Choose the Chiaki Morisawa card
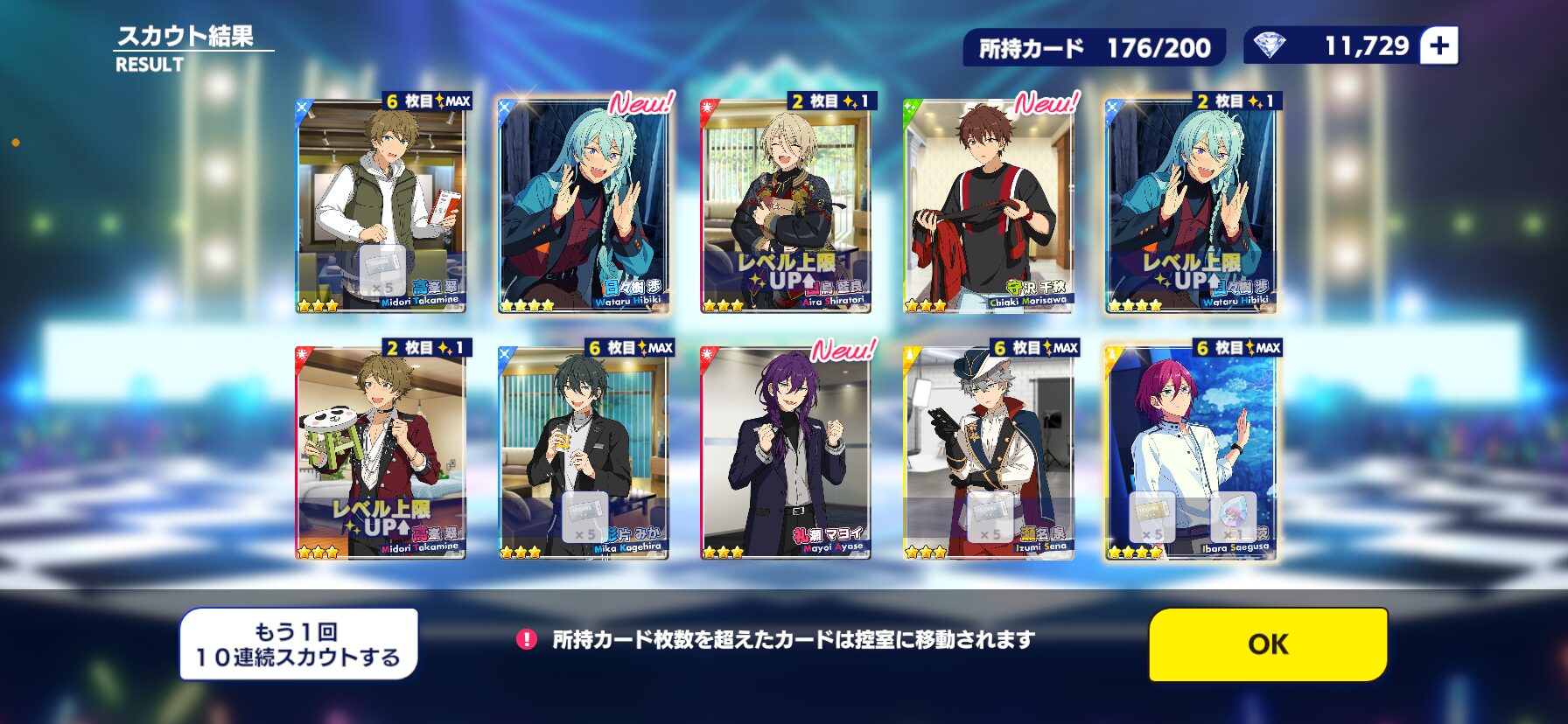Image resolution: width=1568 pixels, height=724 pixels. [x=988, y=205]
